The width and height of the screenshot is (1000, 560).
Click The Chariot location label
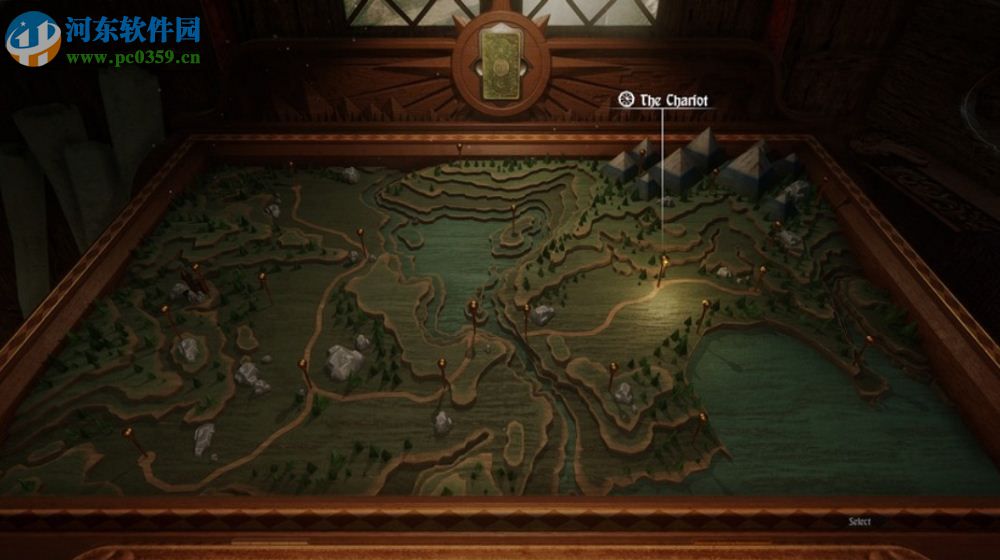click(673, 100)
